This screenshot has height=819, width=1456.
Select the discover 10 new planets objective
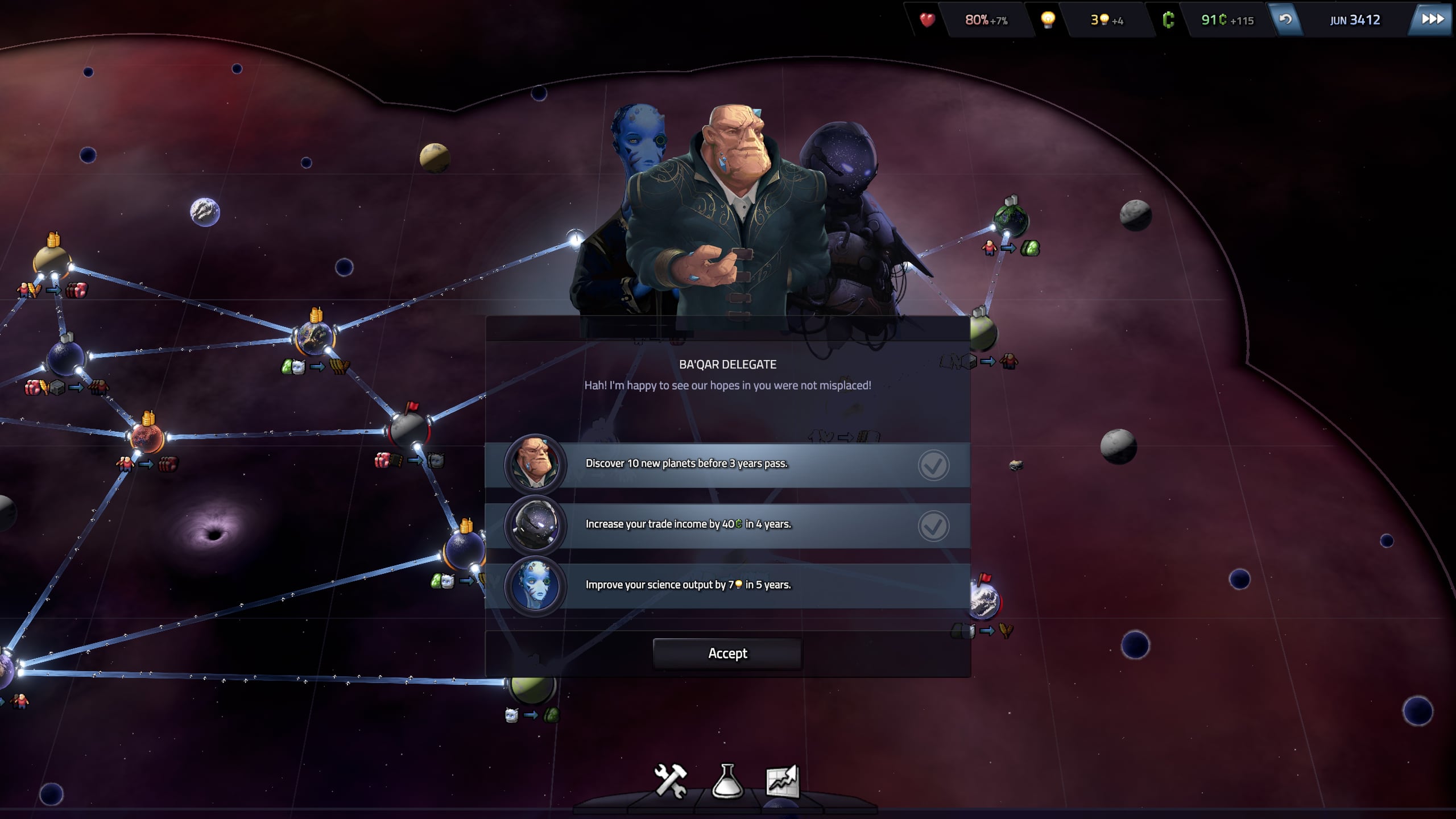(x=727, y=464)
